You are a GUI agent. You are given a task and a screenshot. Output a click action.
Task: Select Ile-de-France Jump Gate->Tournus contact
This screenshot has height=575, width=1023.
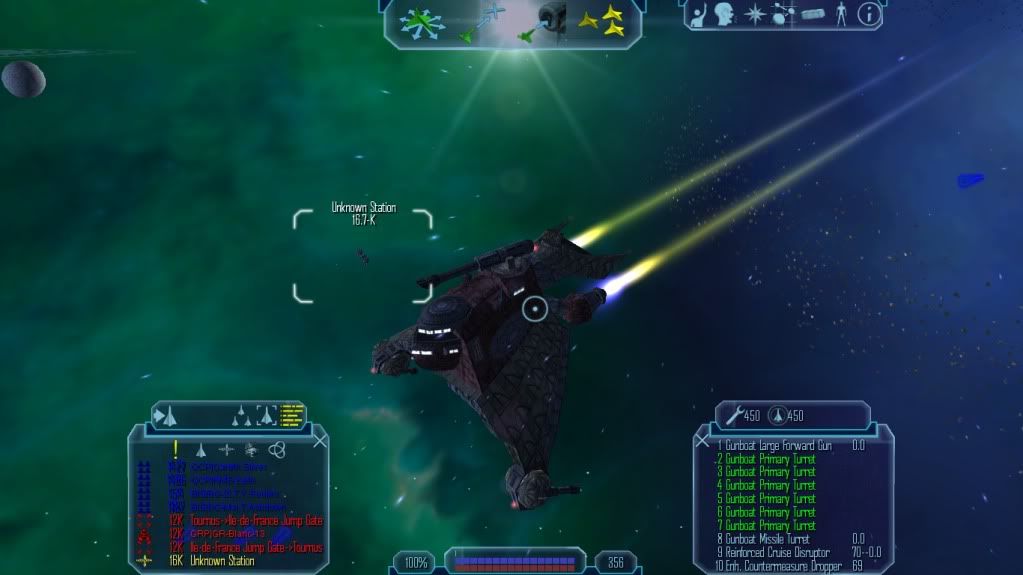[x=258, y=547]
